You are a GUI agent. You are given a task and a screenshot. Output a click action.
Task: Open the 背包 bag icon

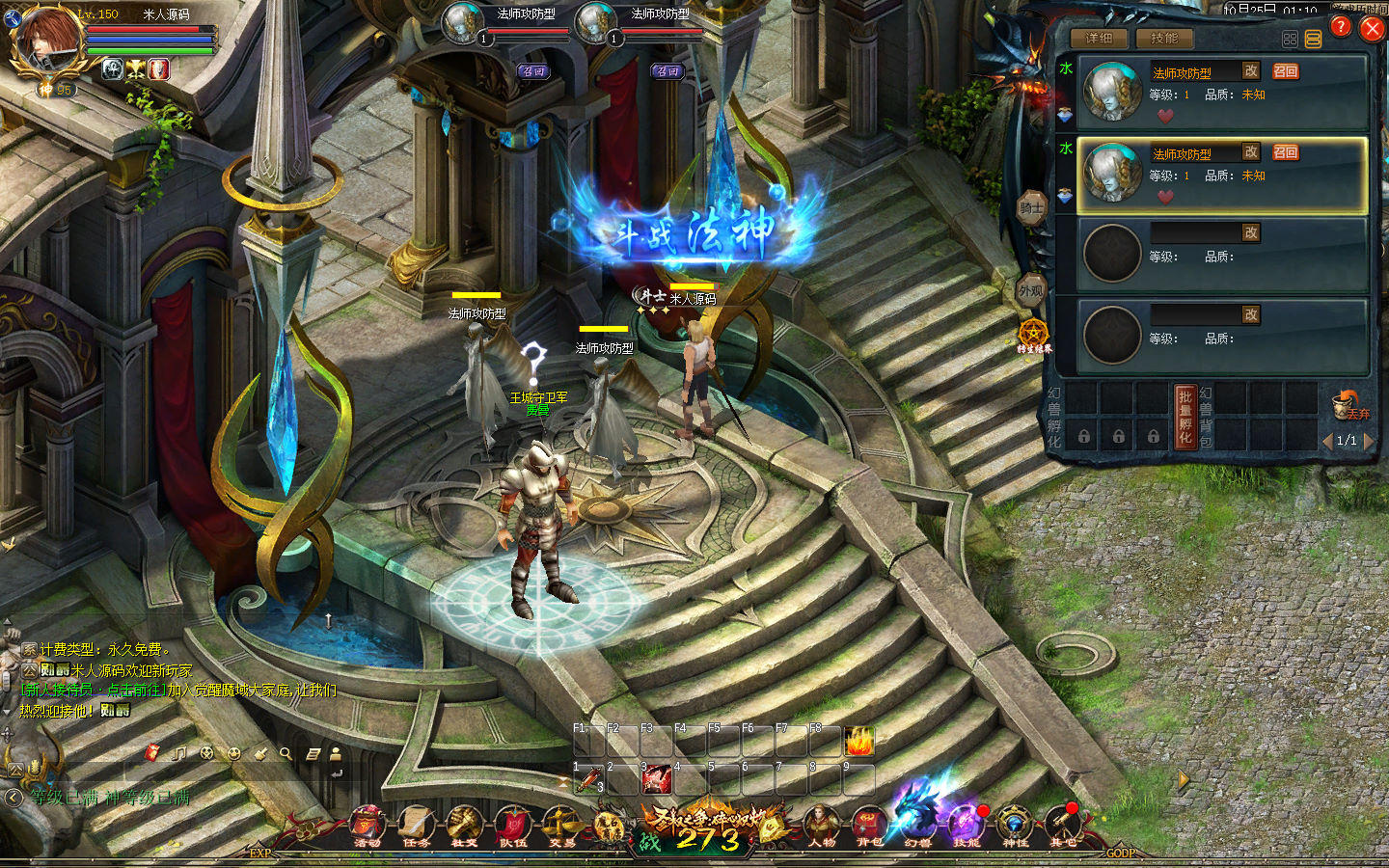click(870, 825)
